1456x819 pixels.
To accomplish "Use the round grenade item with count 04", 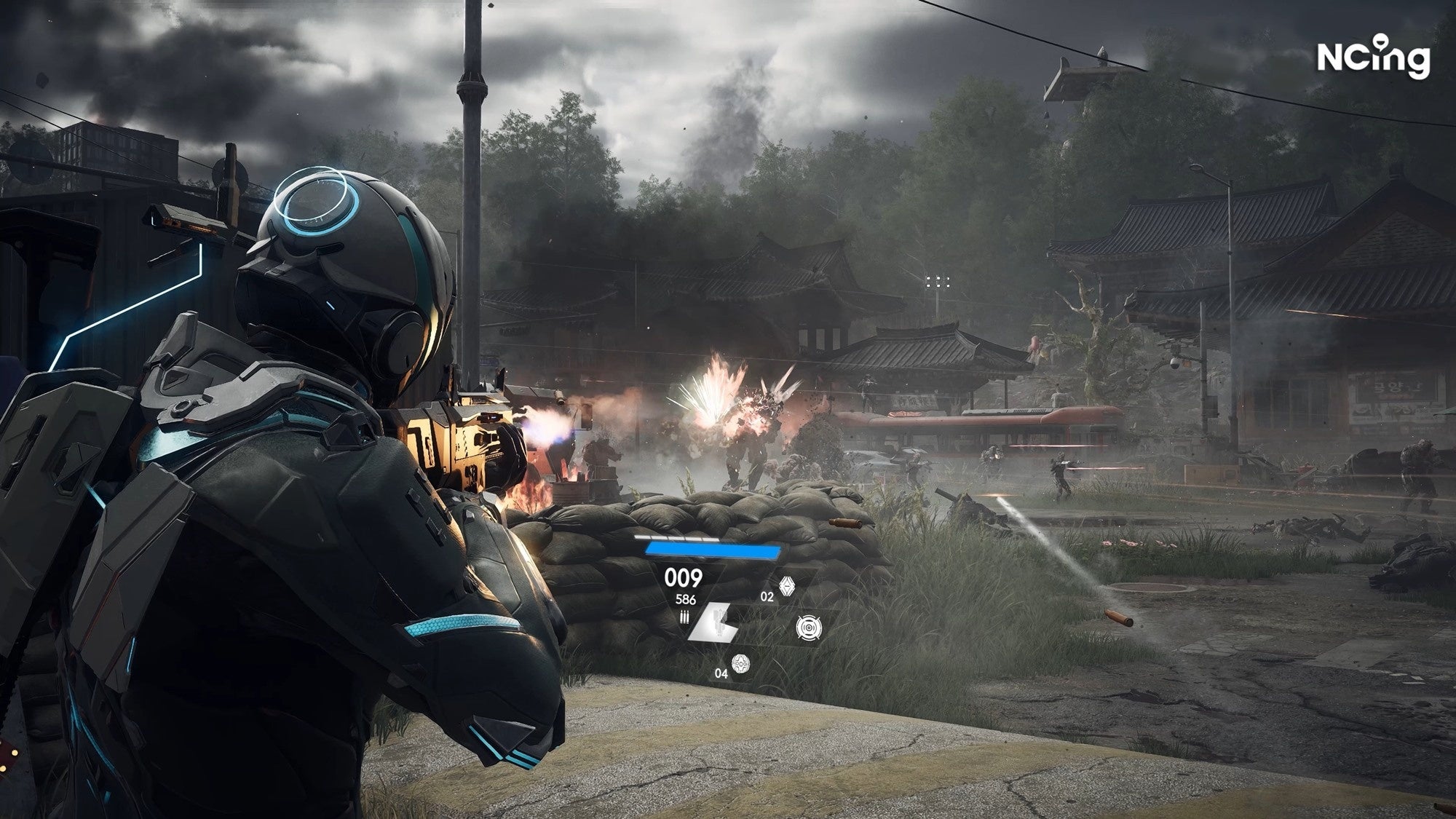I will click(740, 664).
